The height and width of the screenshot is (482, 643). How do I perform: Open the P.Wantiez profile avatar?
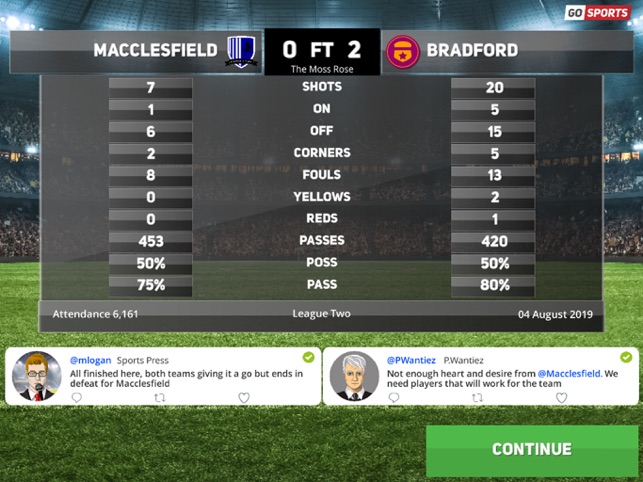click(x=354, y=376)
